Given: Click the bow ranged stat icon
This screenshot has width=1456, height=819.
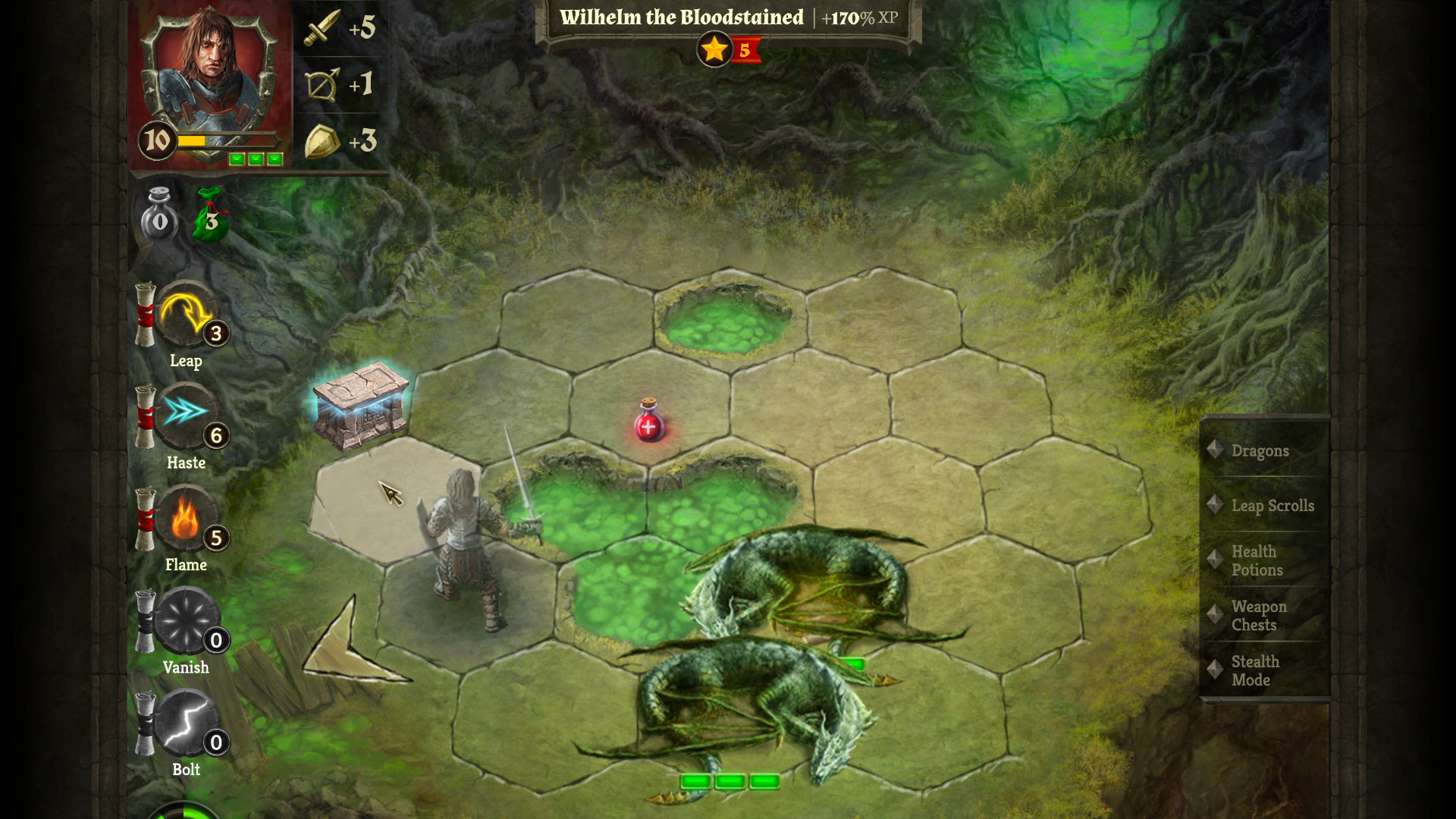Looking at the screenshot, I should [322, 84].
